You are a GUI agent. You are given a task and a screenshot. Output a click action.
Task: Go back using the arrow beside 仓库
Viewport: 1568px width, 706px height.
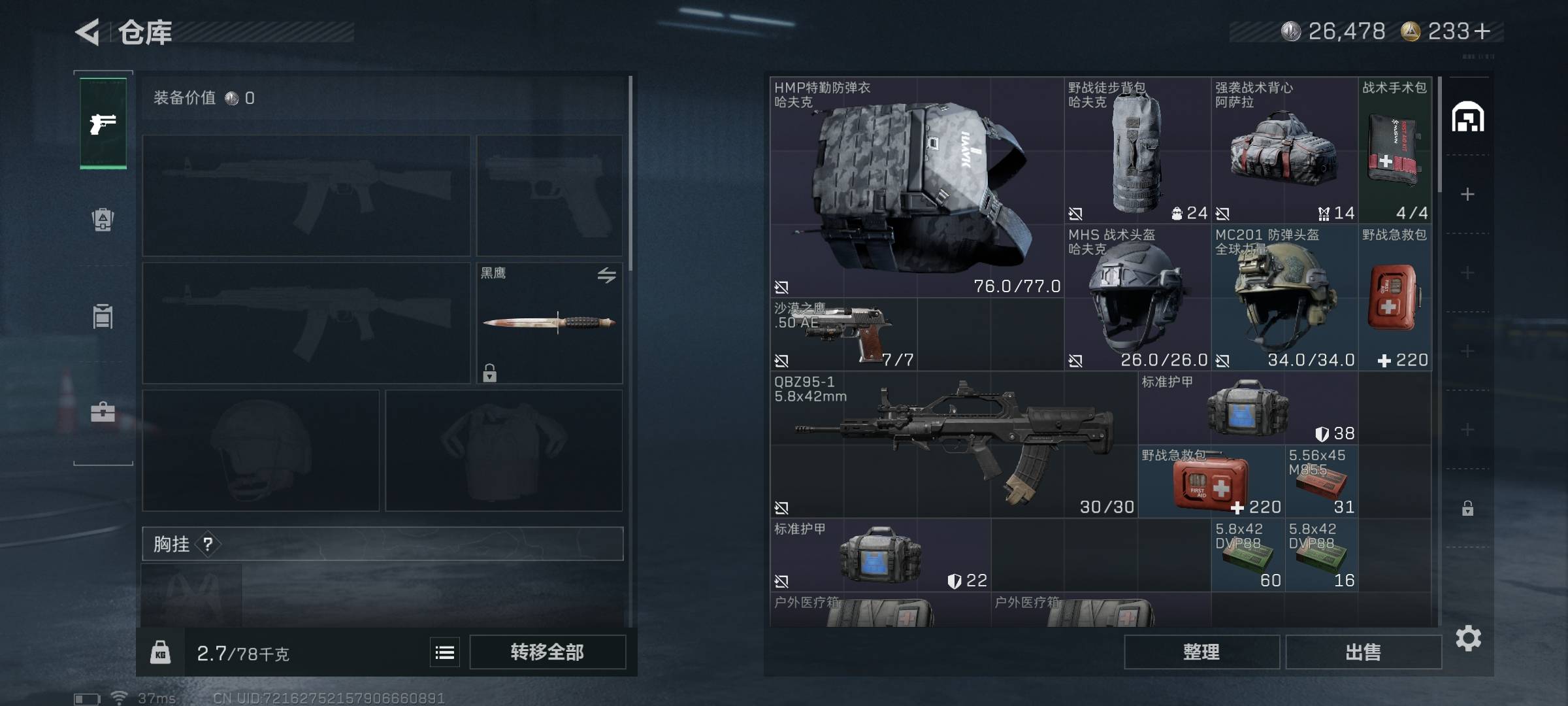pyautogui.click(x=88, y=32)
